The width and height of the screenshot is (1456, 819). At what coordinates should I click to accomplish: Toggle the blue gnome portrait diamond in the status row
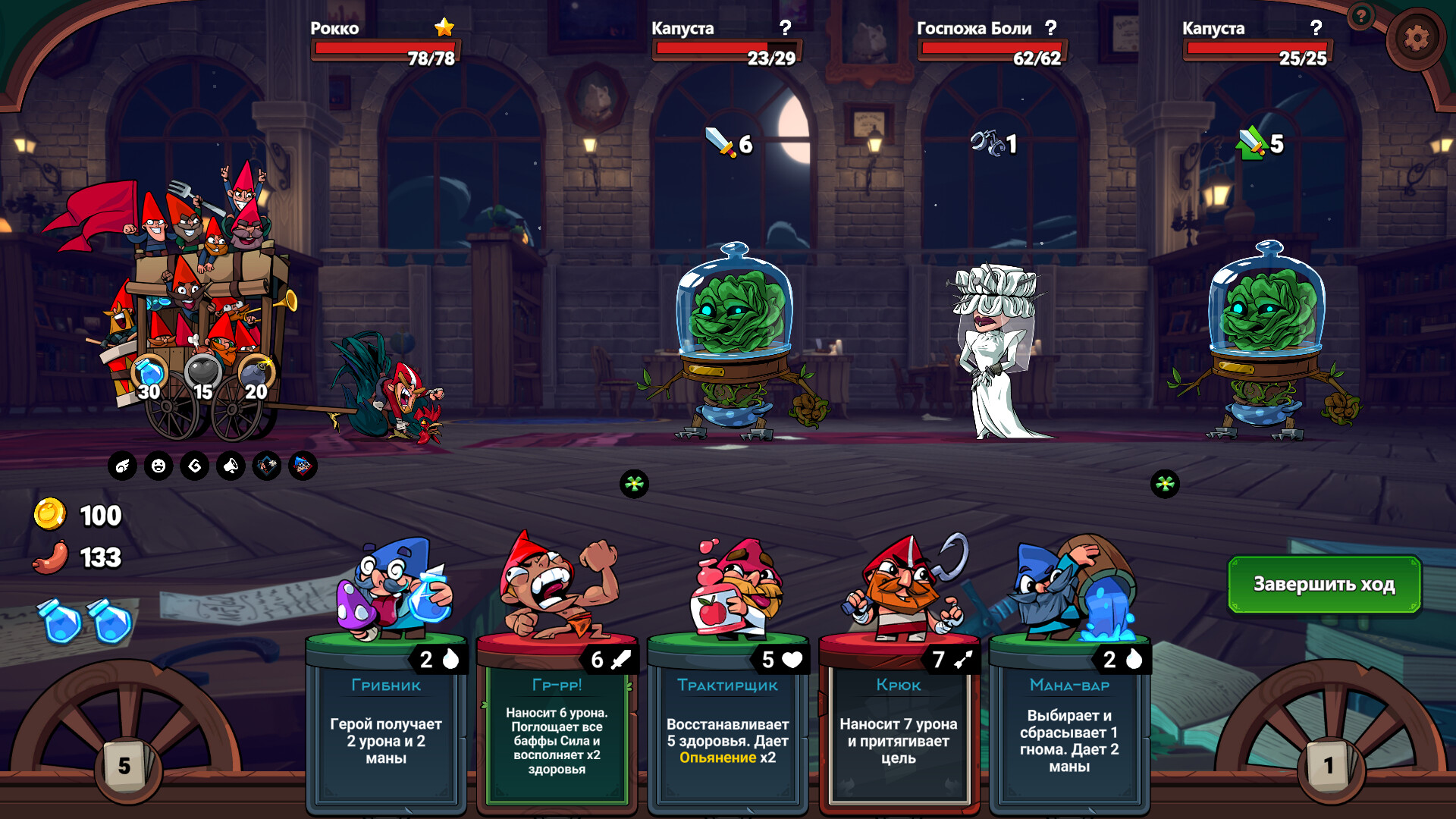302,466
